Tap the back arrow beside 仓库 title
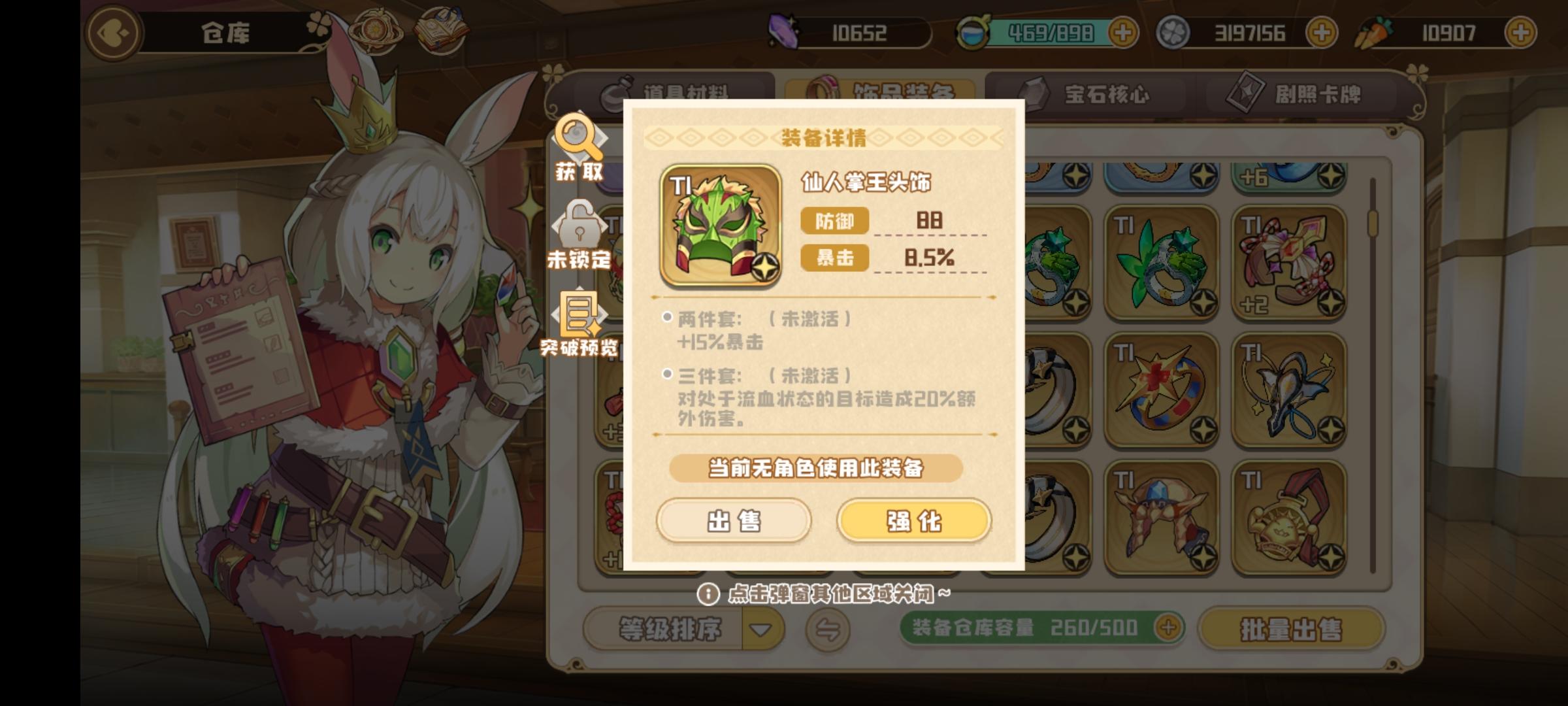Image resolution: width=1568 pixels, height=706 pixels. [x=112, y=33]
